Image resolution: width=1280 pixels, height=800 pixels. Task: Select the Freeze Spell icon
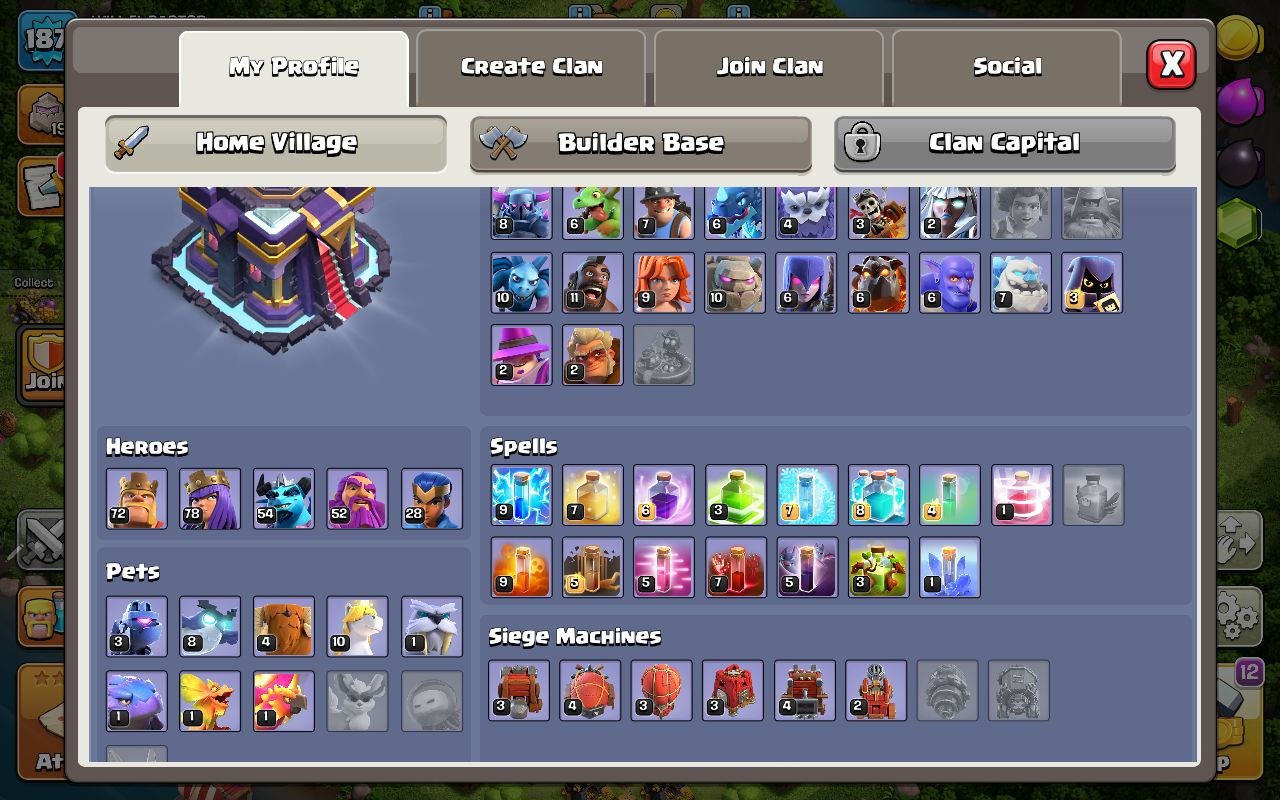807,494
